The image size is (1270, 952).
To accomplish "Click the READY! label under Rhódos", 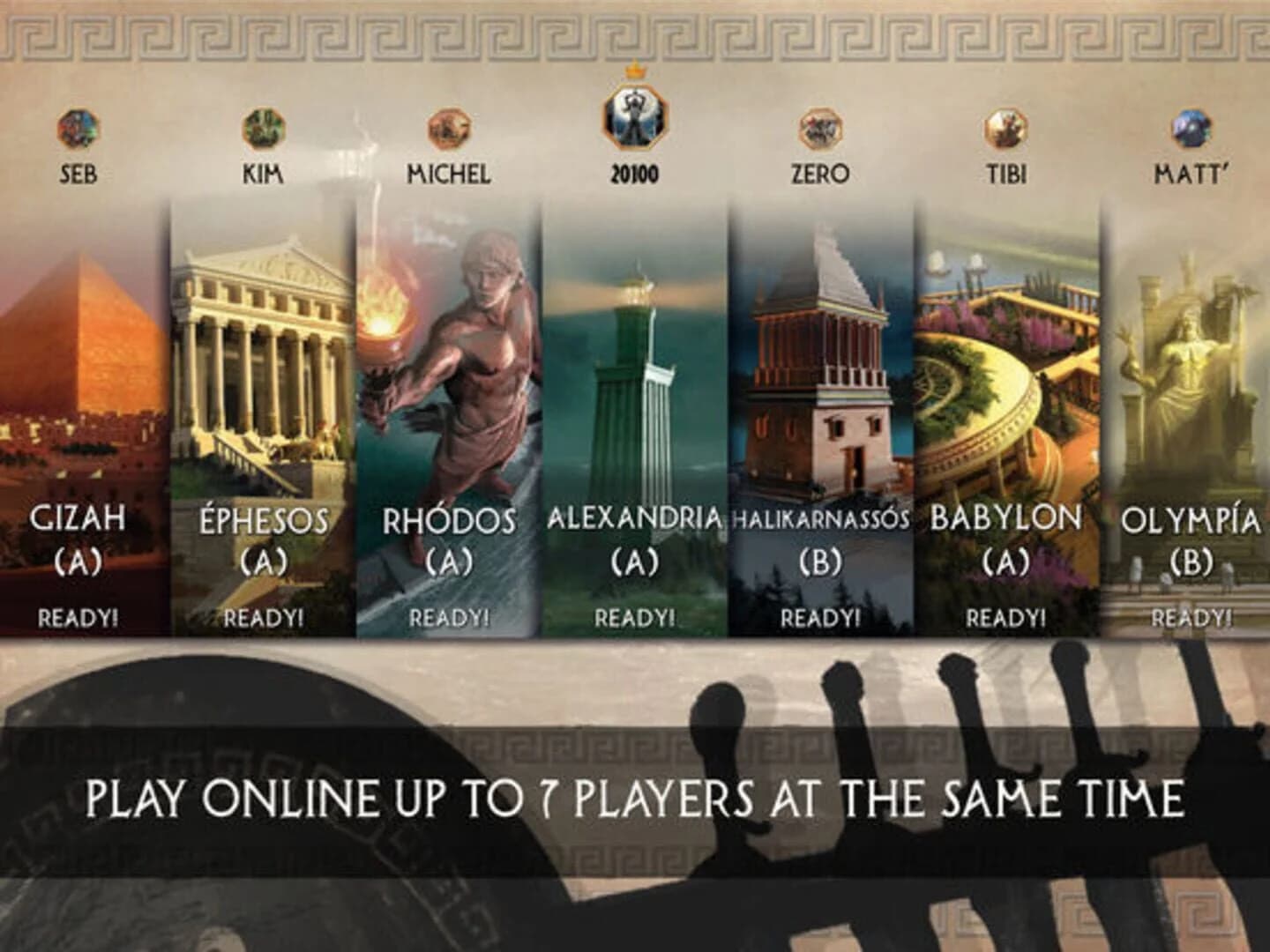I will 448,617.
